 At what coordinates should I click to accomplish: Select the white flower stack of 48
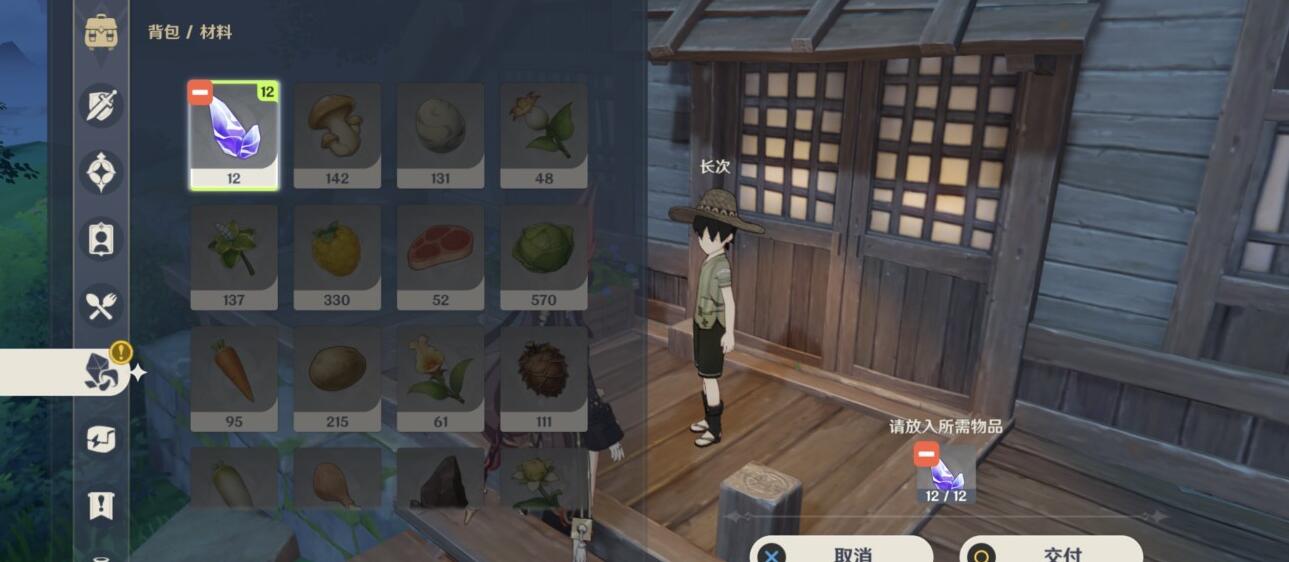coord(543,135)
